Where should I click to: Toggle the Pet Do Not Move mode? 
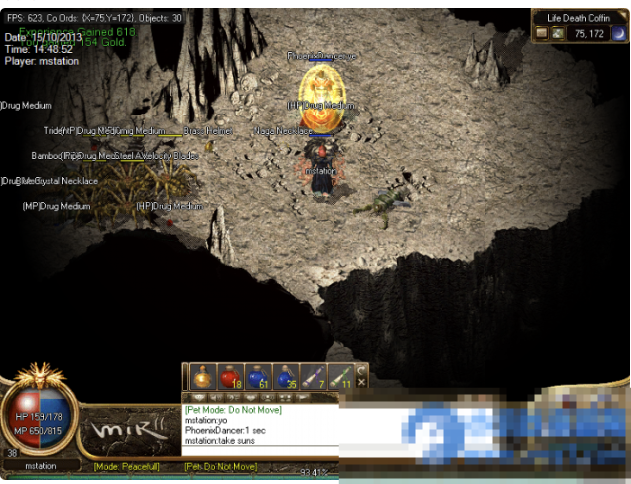pyautogui.click(x=221, y=466)
